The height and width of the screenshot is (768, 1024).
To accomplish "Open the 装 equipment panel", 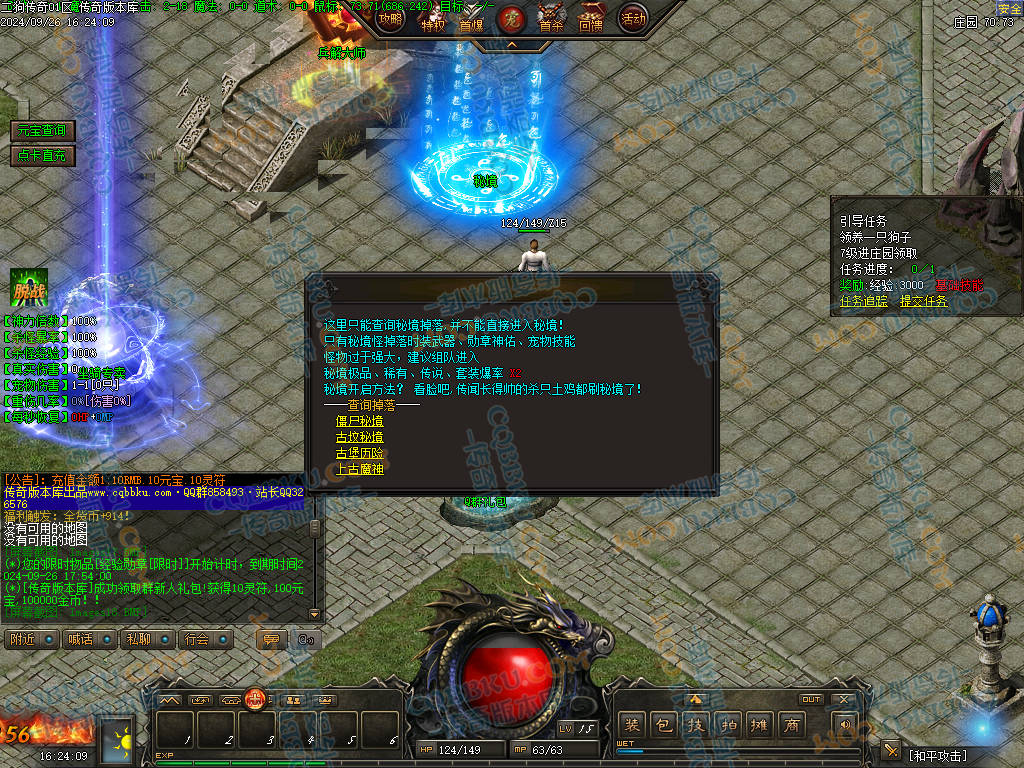I will 632,725.
